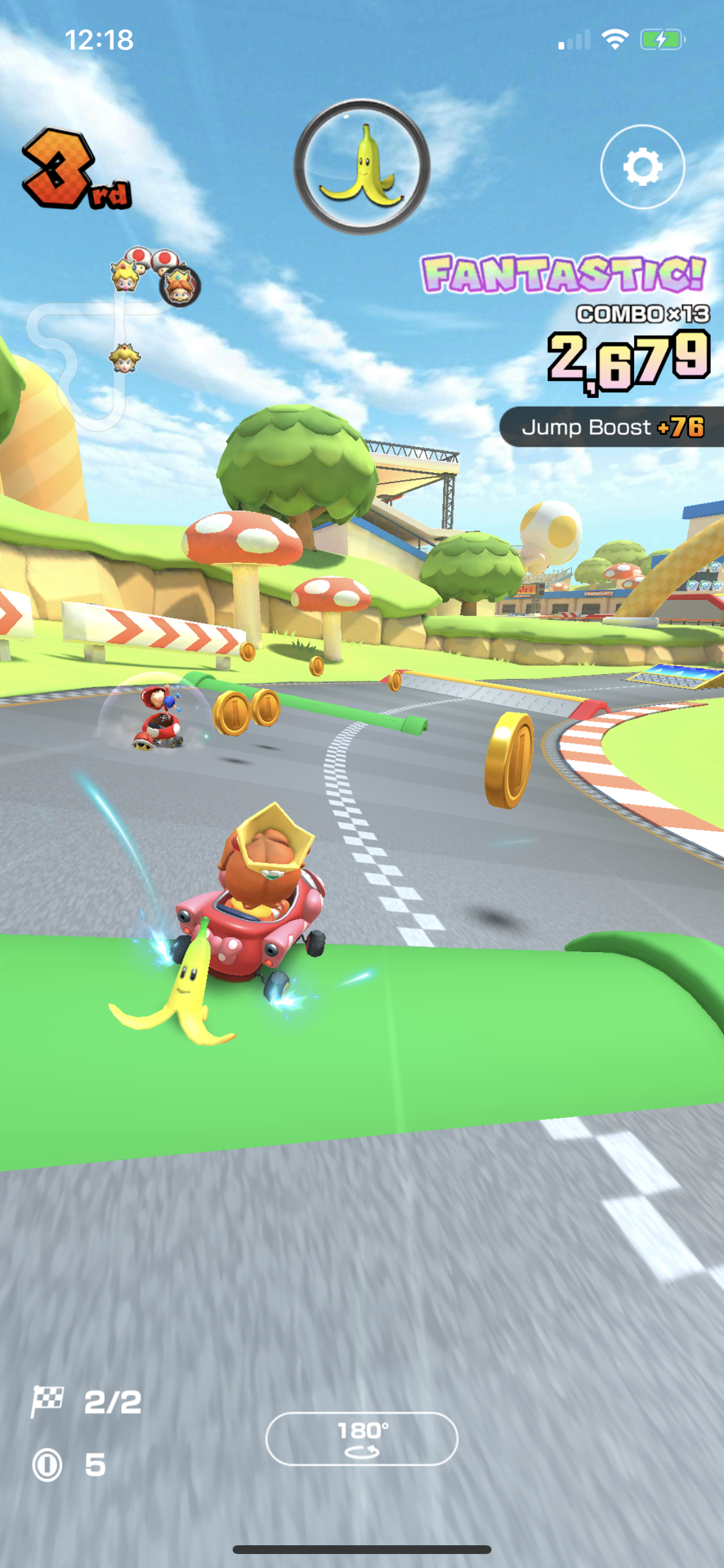Open the gear settings button
Viewport: 724px width, 1568px height.
[x=642, y=167]
